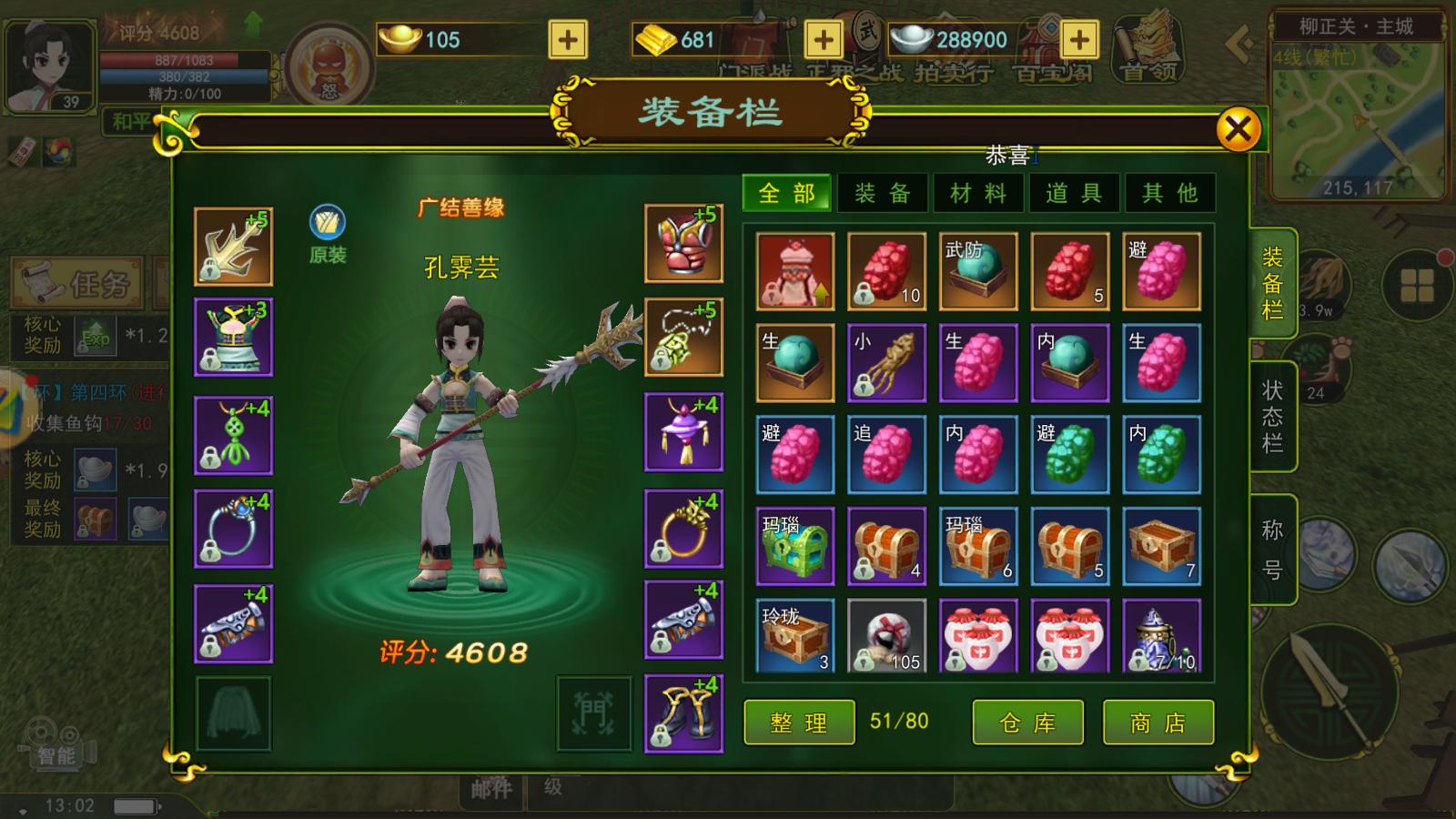Select the equipped boots slot

[x=683, y=713]
